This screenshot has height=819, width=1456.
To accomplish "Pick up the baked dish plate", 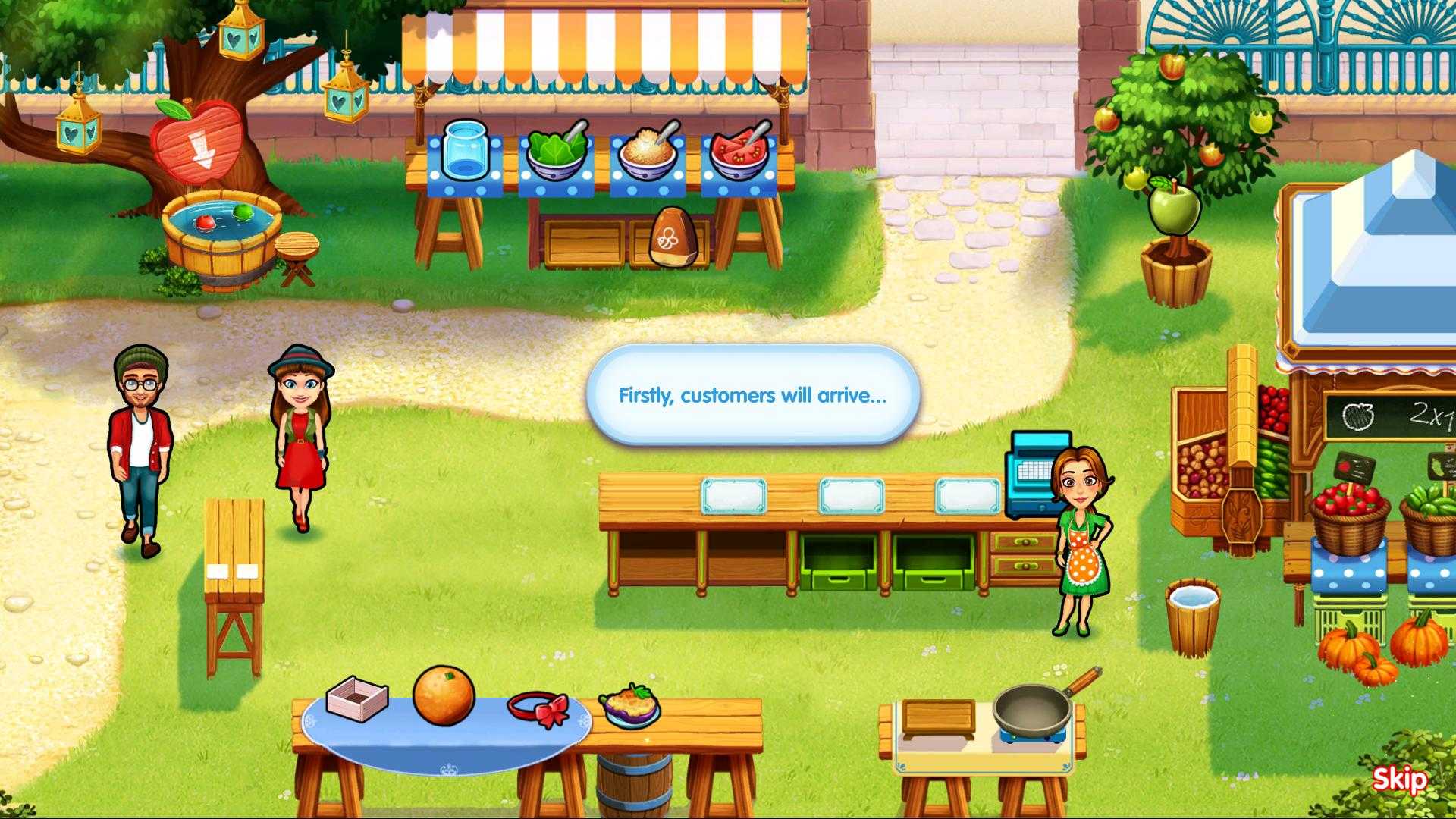I will point(629,706).
